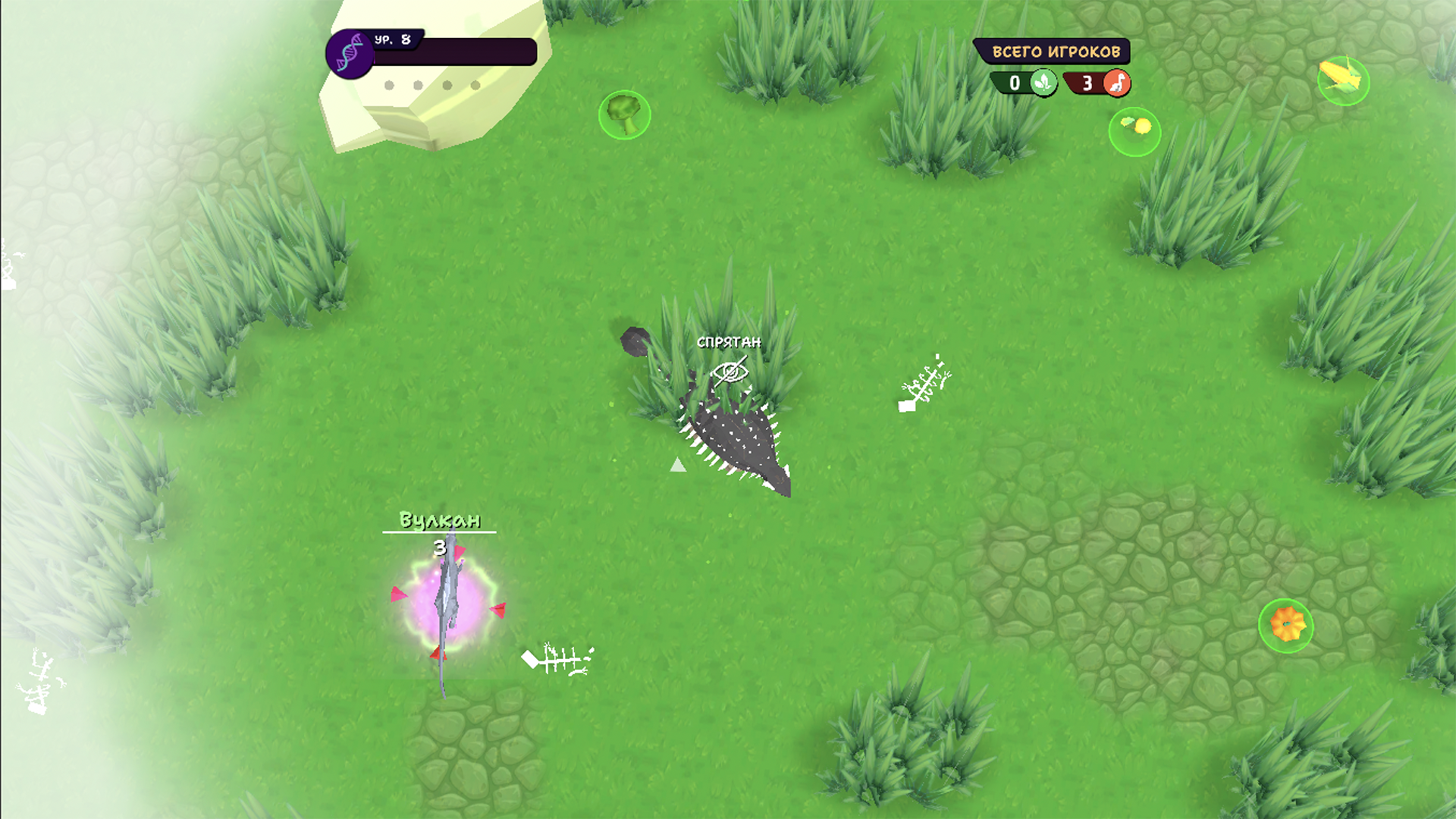Click the broccoli food pickup
This screenshot has width=1456, height=819.
click(x=623, y=115)
